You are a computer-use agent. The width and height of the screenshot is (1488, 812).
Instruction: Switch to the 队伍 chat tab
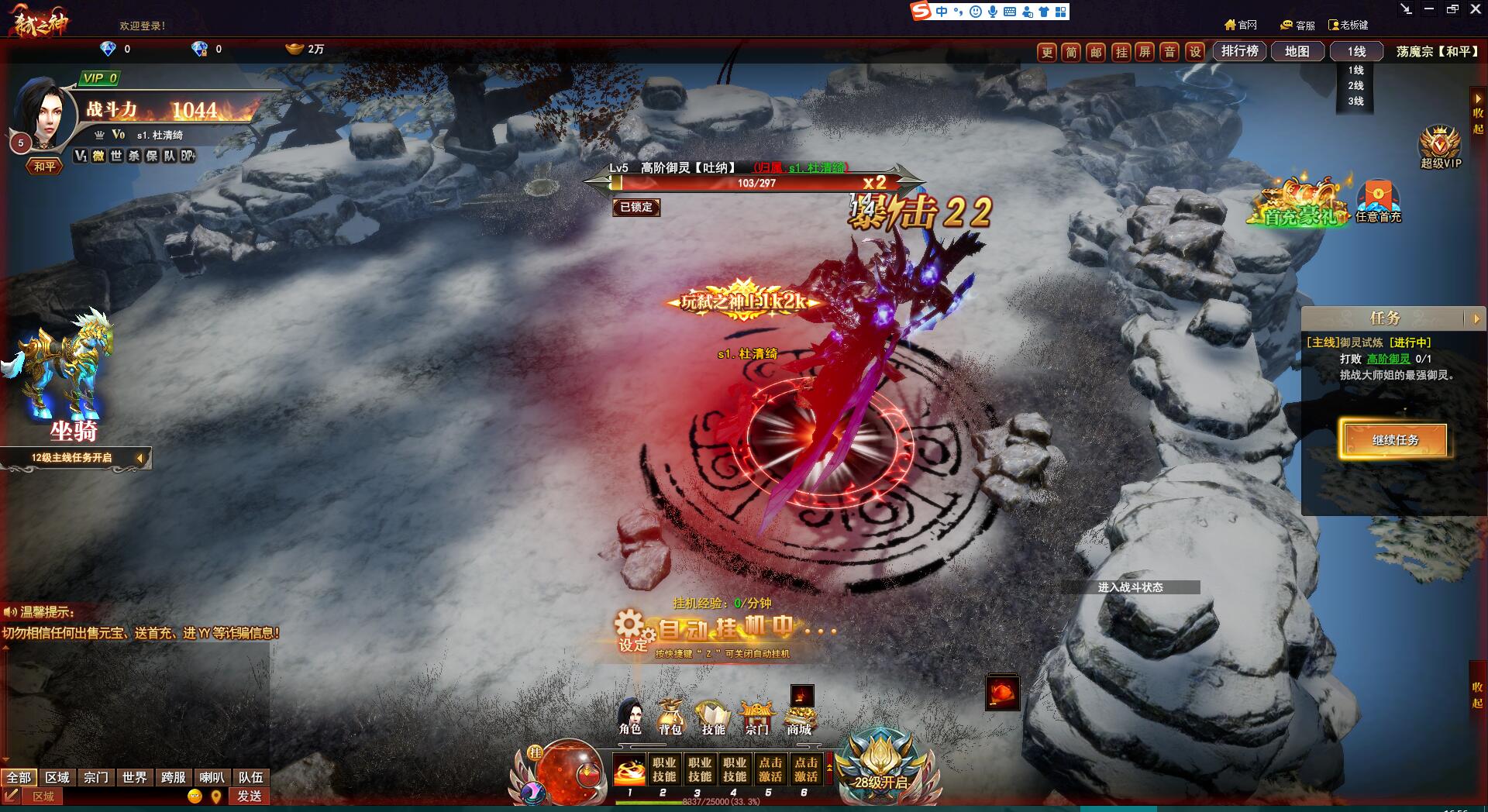(250, 777)
